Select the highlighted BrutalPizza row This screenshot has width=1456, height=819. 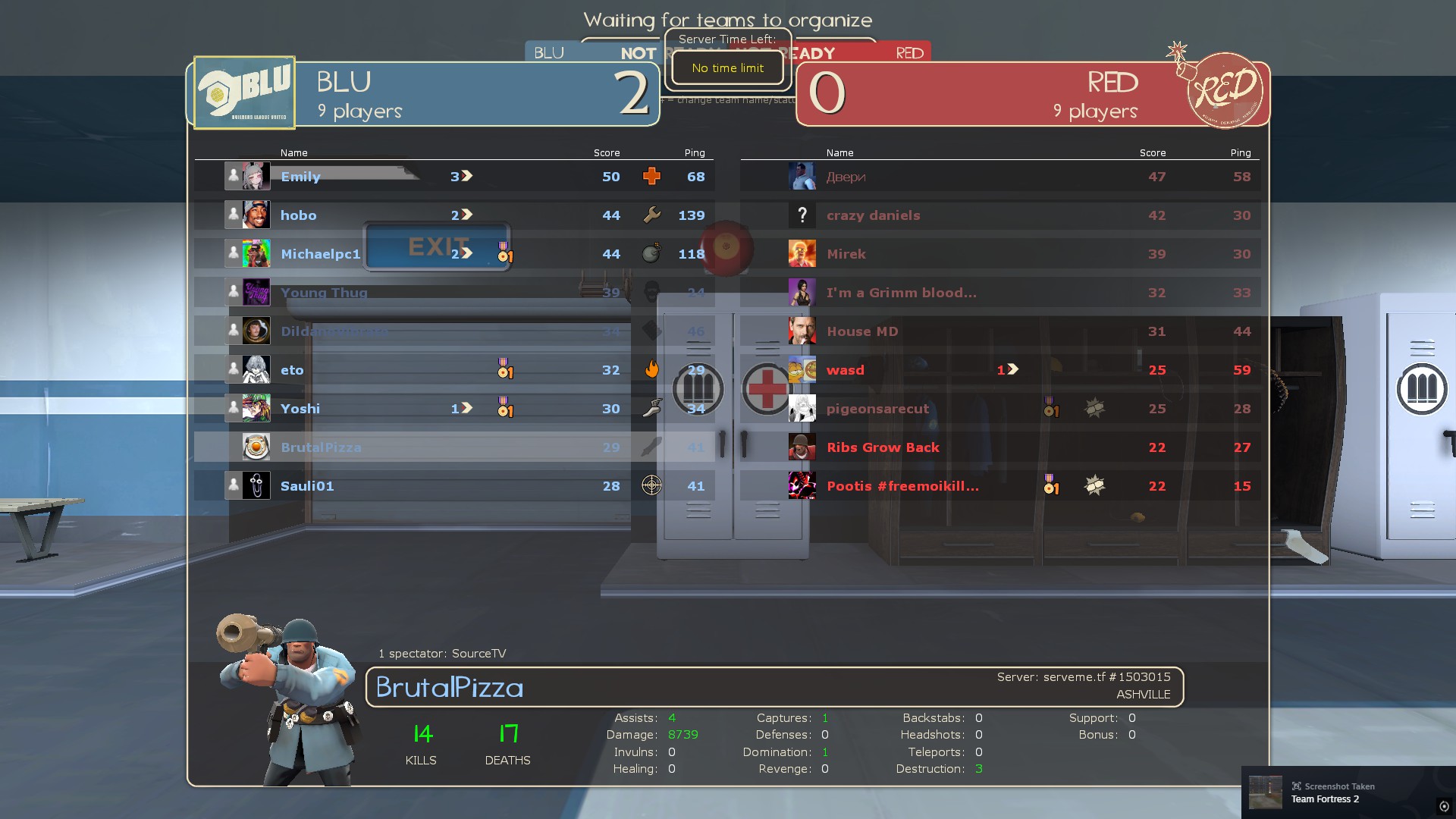click(453, 447)
